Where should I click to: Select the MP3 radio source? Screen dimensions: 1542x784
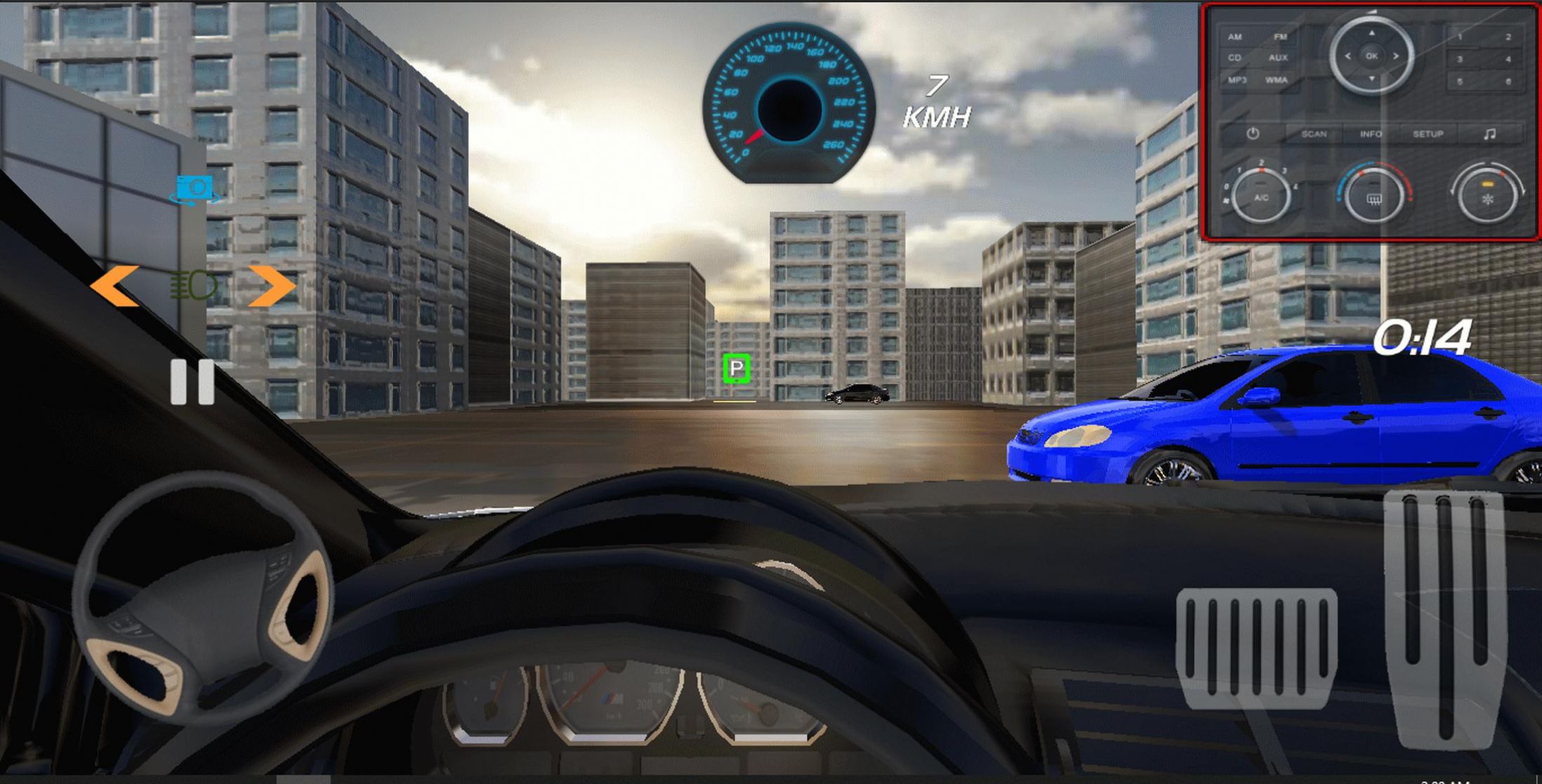tap(1237, 80)
